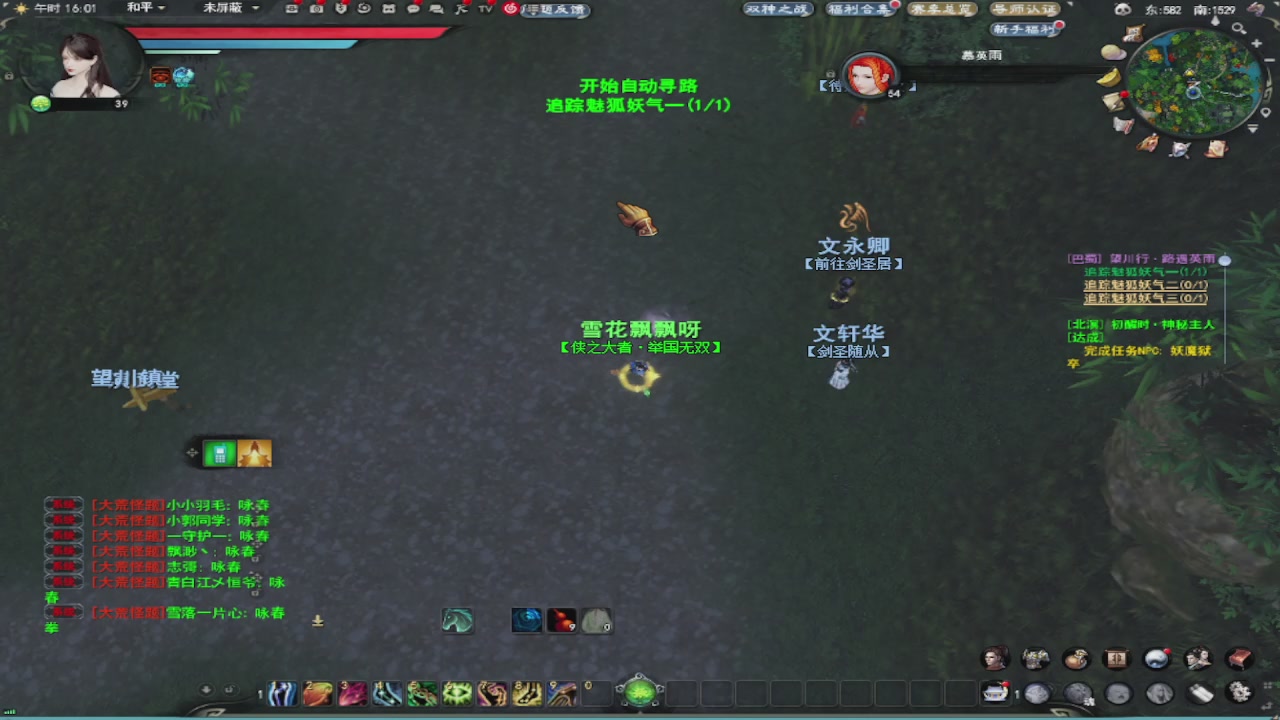Expand the small arrow below the minimap coordinates
Screen dimensions: 1280x720
(x=1215, y=20)
